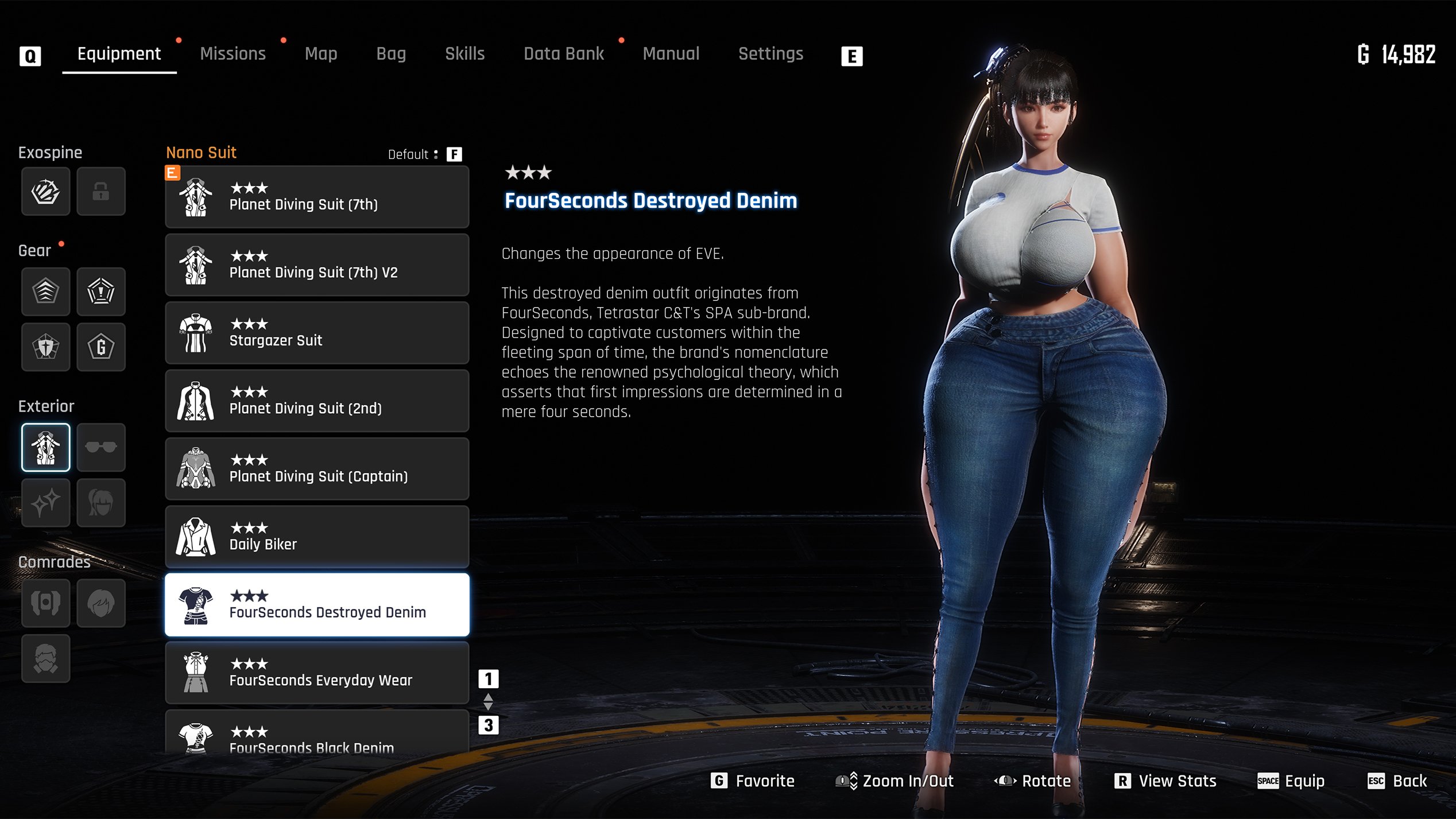Image resolution: width=1456 pixels, height=819 pixels.
Task: Select the Planet Diving Suit (7th) V2
Action: pos(317,265)
